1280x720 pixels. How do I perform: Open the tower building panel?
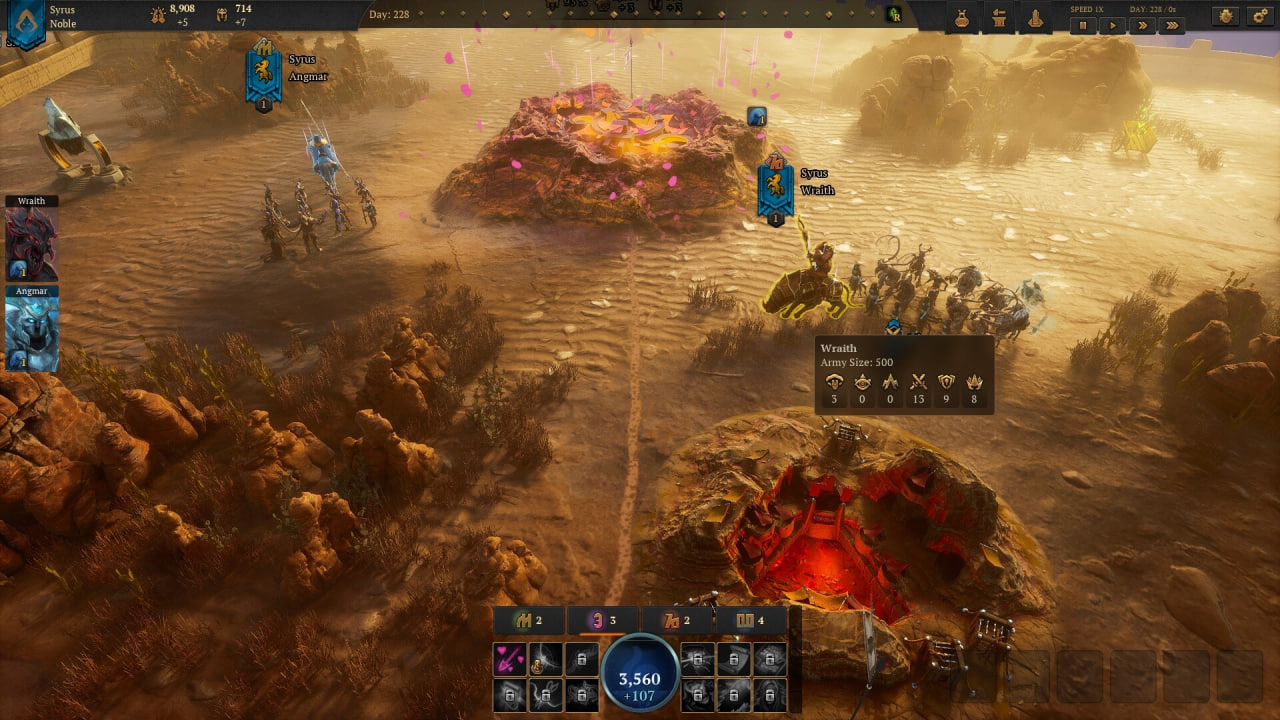tap(1035, 18)
